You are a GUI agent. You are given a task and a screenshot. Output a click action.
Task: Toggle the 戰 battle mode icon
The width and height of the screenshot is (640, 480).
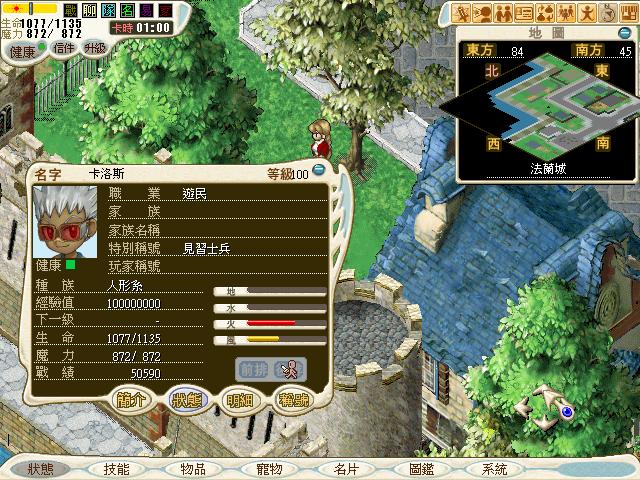pyautogui.click(x=70, y=9)
